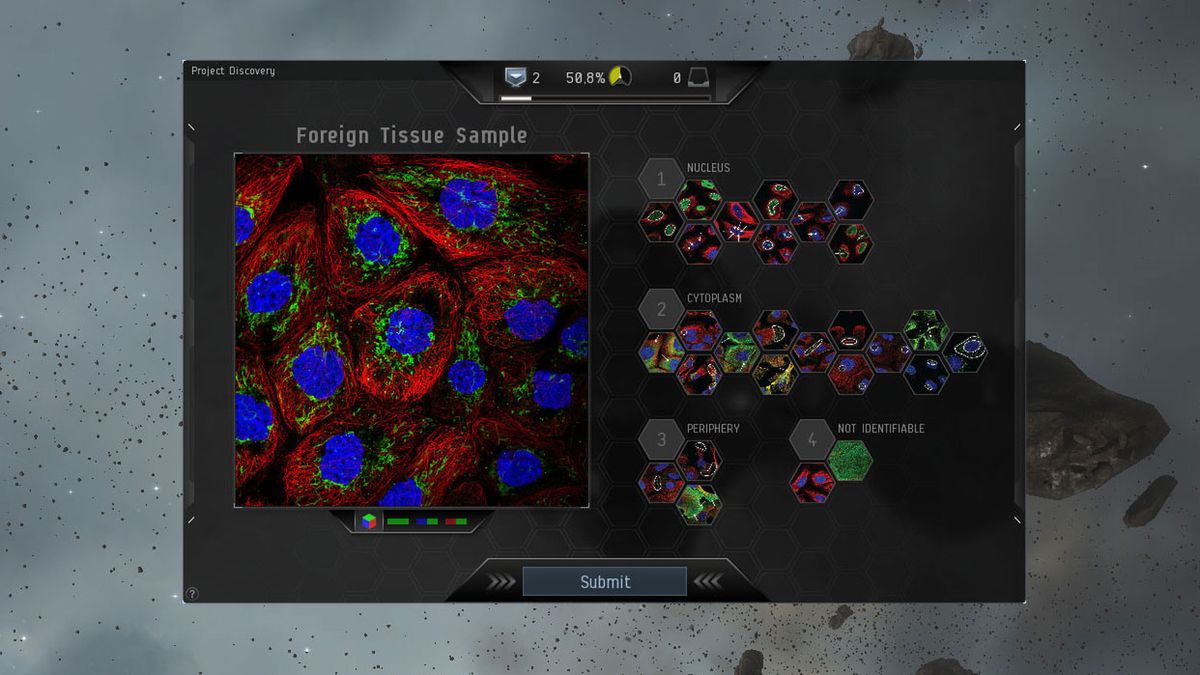Select the Not Identifiable number 4 hexagon
Image resolution: width=1200 pixels, height=675 pixels.
[x=811, y=440]
